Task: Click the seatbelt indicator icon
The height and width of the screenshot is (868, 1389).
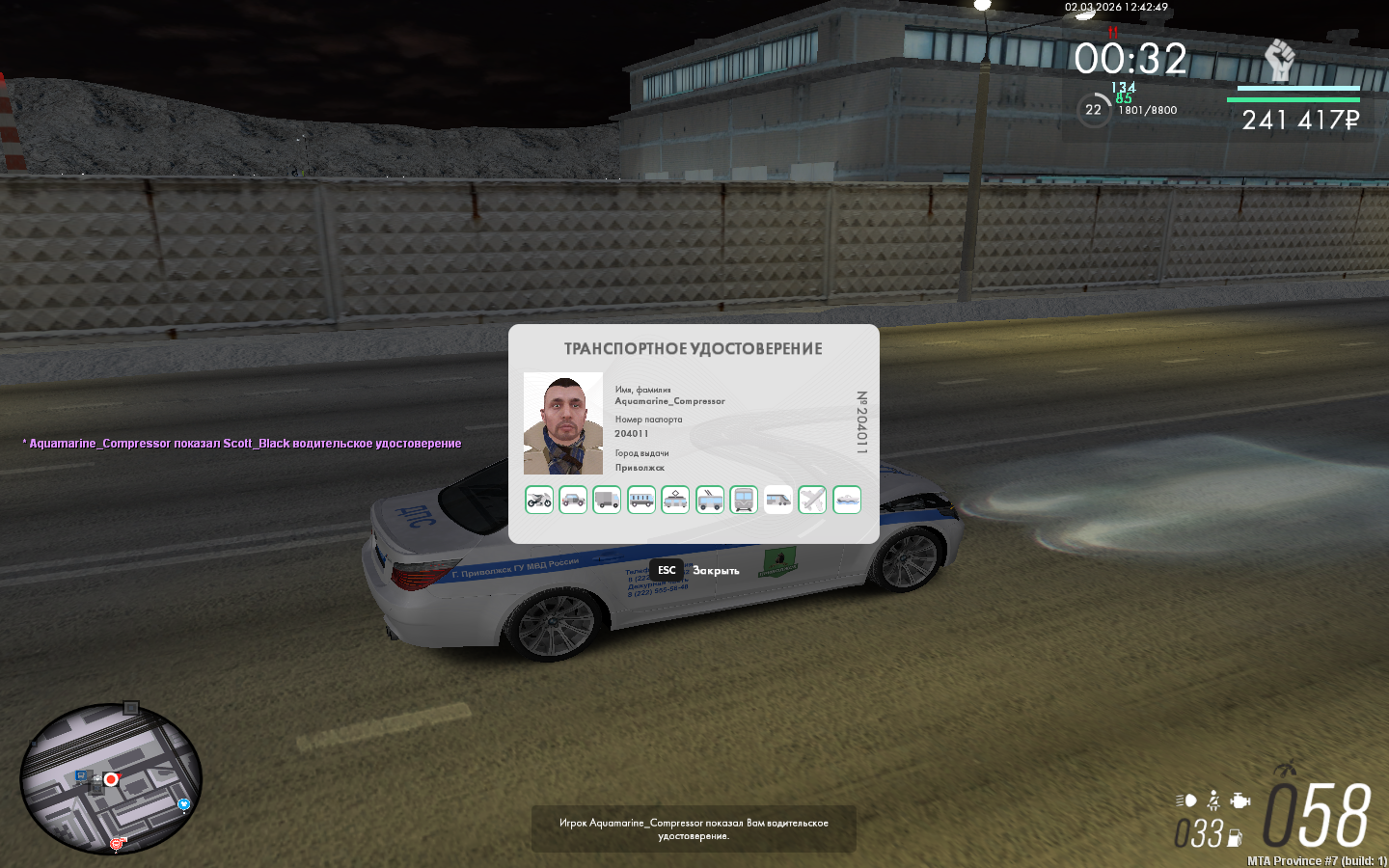Action: [x=1213, y=800]
